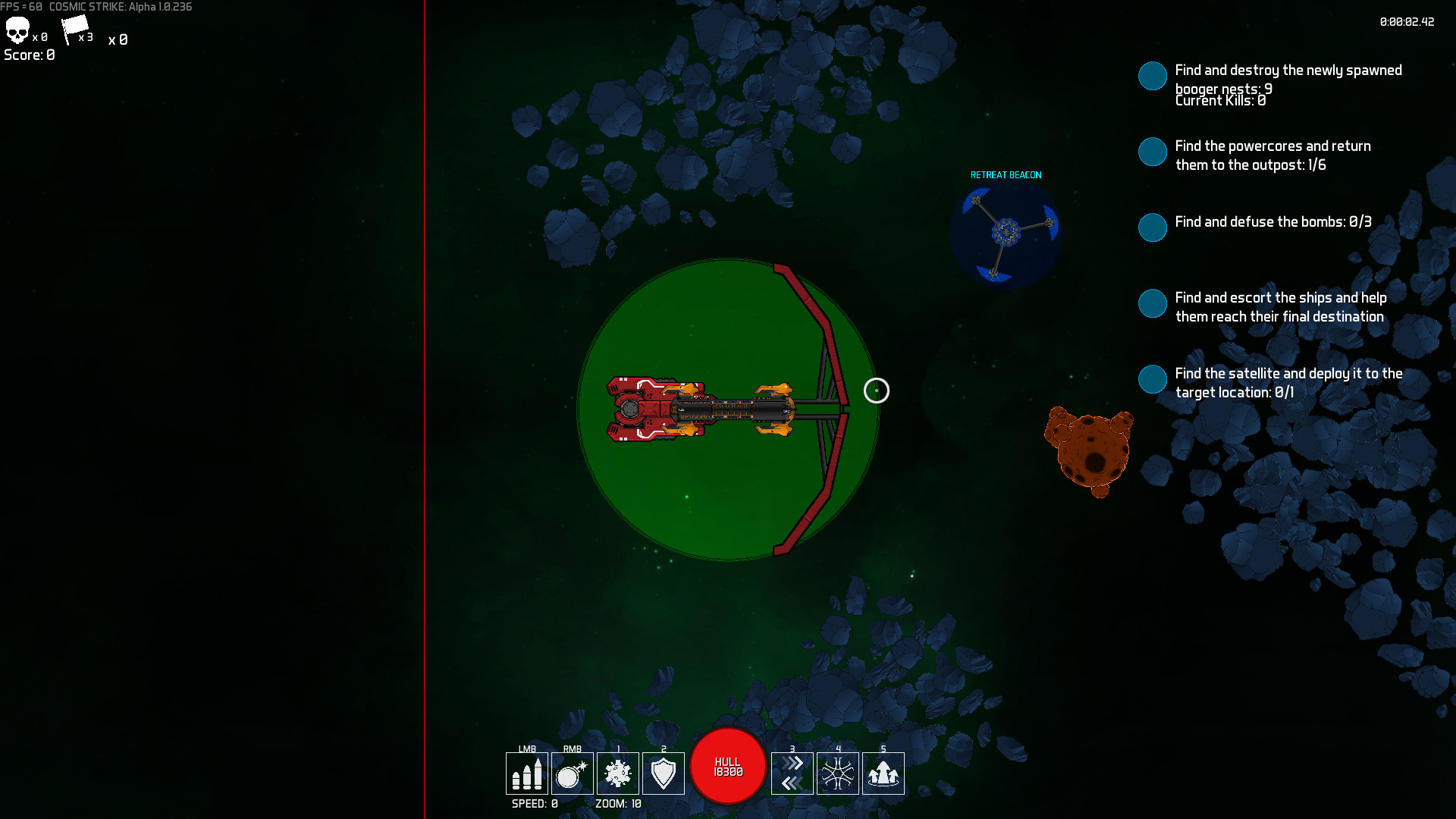The image size is (1456, 819).
Task: Click the ZOOM: 10 indicator
Action: click(617, 803)
